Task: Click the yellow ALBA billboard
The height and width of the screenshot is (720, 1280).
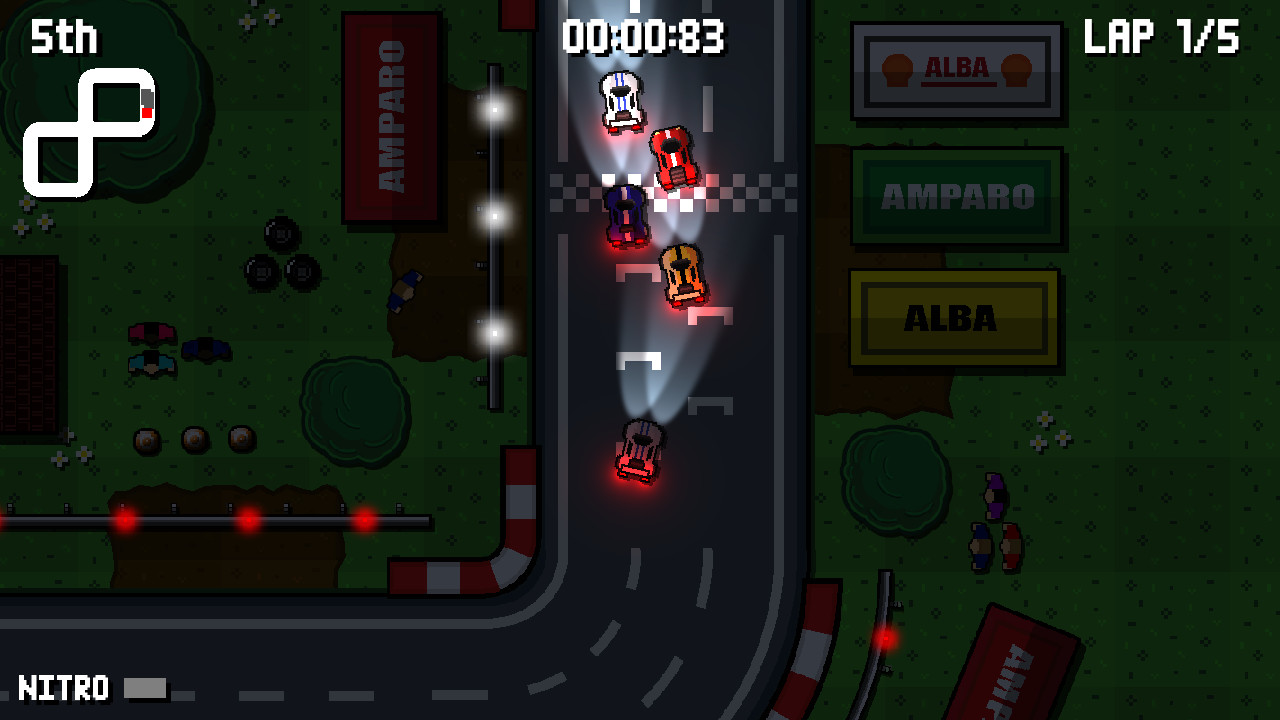Action: pyautogui.click(x=953, y=318)
